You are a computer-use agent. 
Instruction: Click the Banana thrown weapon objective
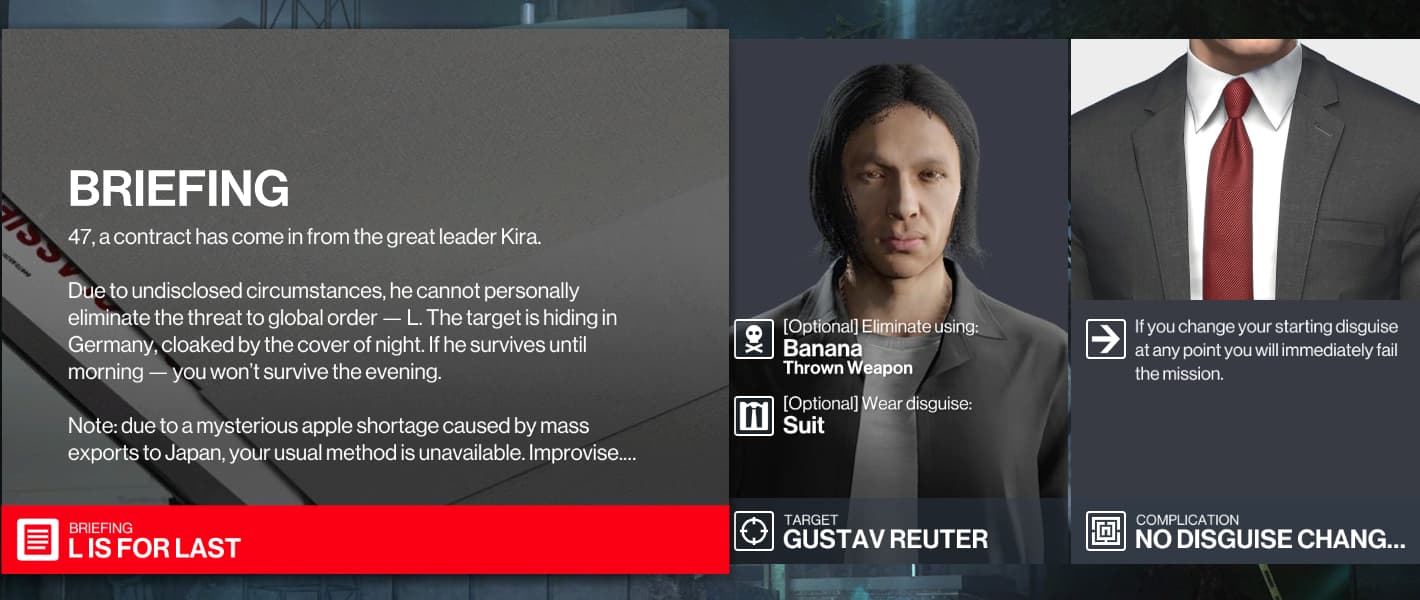click(x=847, y=348)
